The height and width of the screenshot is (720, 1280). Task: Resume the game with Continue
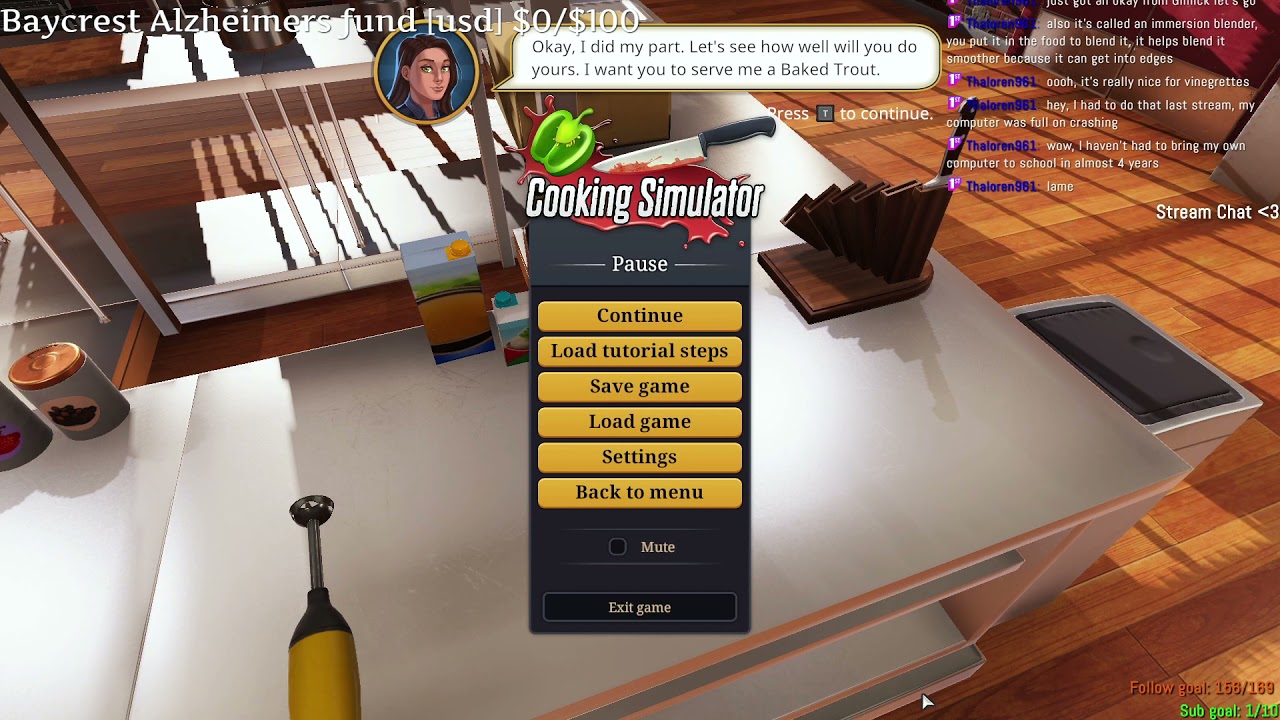pos(639,316)
